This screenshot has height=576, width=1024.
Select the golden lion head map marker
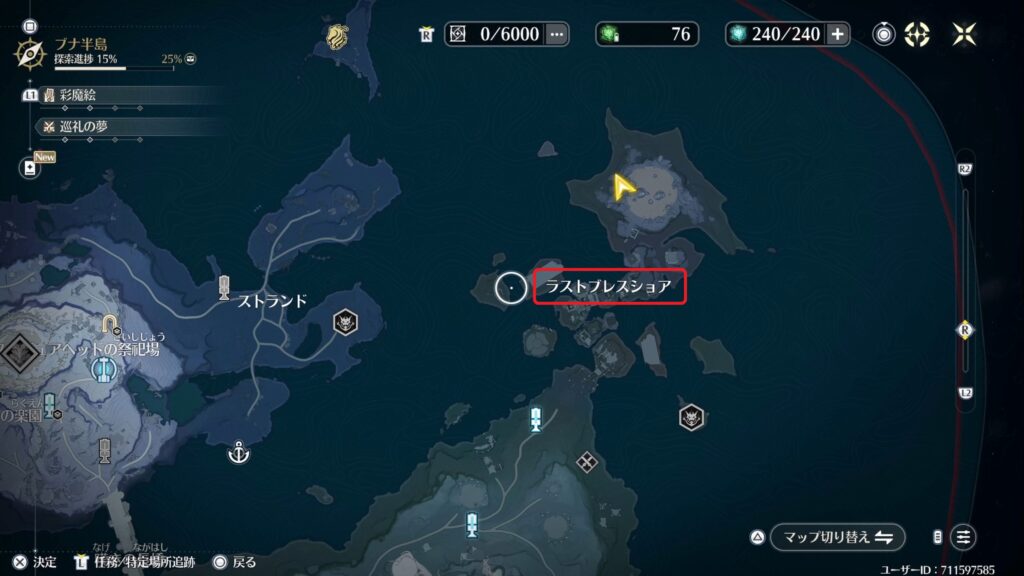335,38
